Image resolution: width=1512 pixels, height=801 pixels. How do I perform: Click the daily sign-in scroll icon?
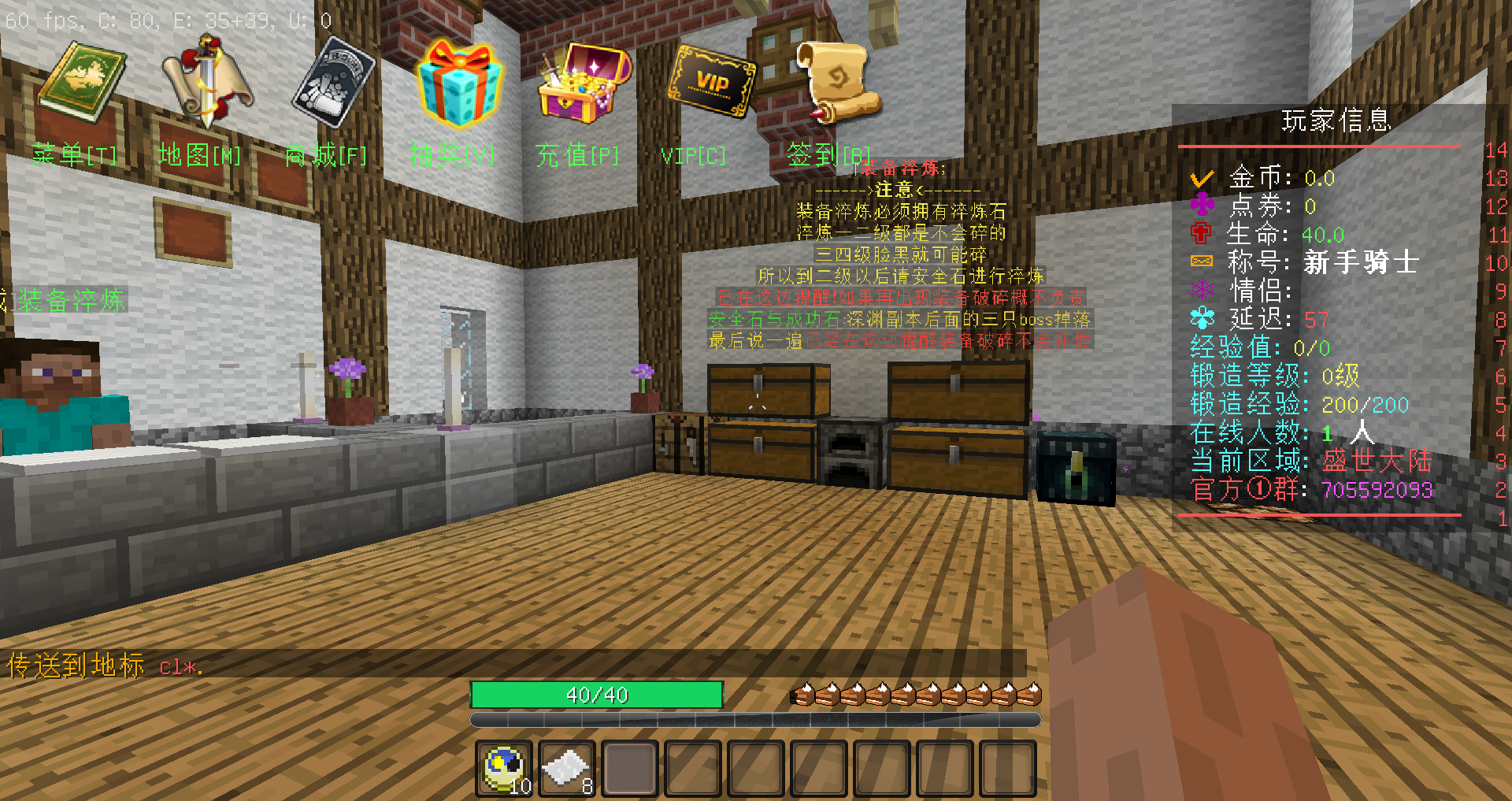pos(836,83)
